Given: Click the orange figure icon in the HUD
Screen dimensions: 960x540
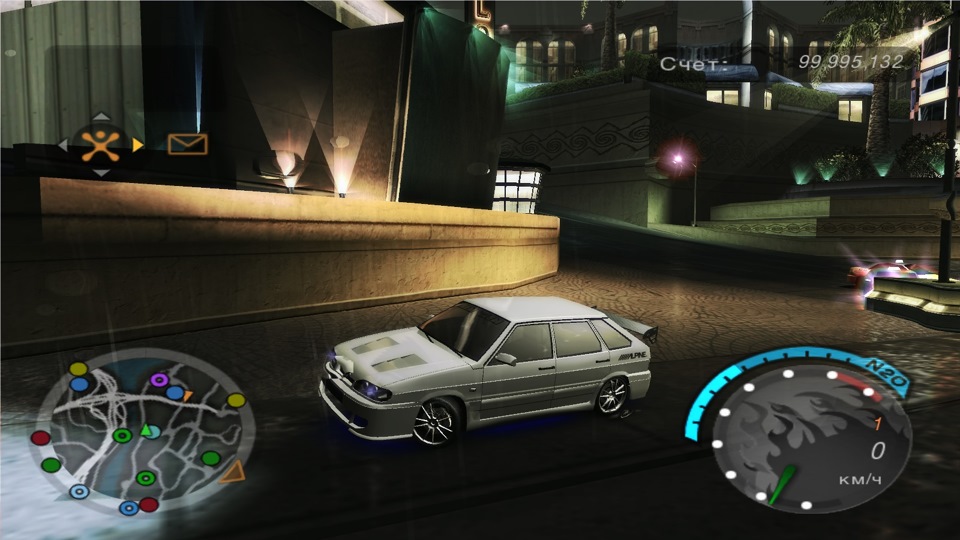Looking at the screenshot, I should (x=100, y=144).
